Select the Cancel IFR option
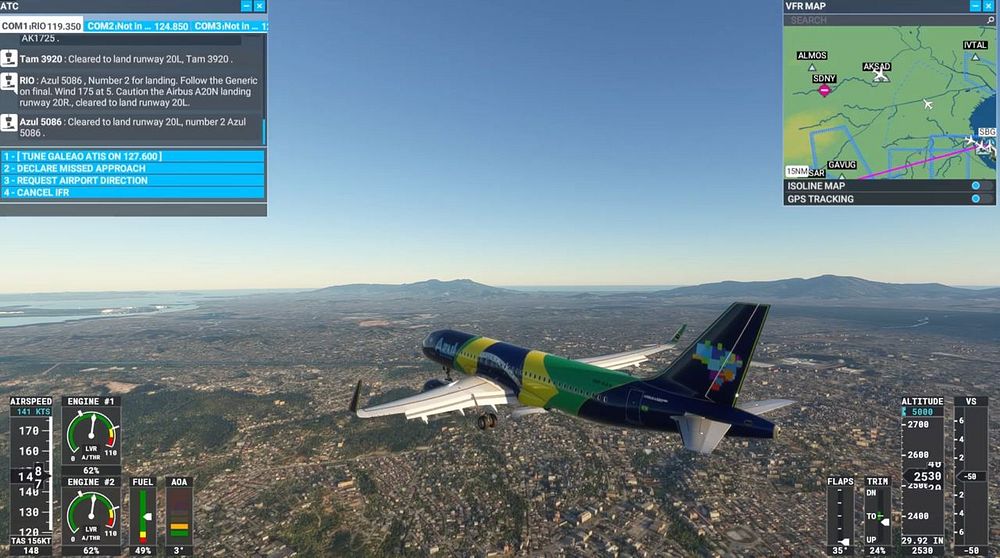The height and width of the screenshot is (558, 1000). 132,193
